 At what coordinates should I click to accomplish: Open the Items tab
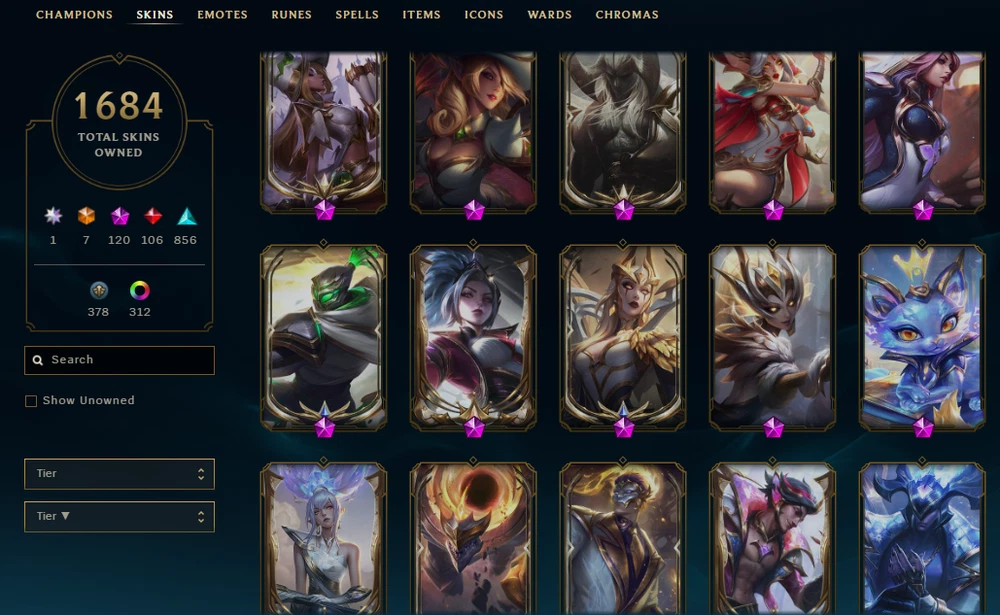click(421, 15)
